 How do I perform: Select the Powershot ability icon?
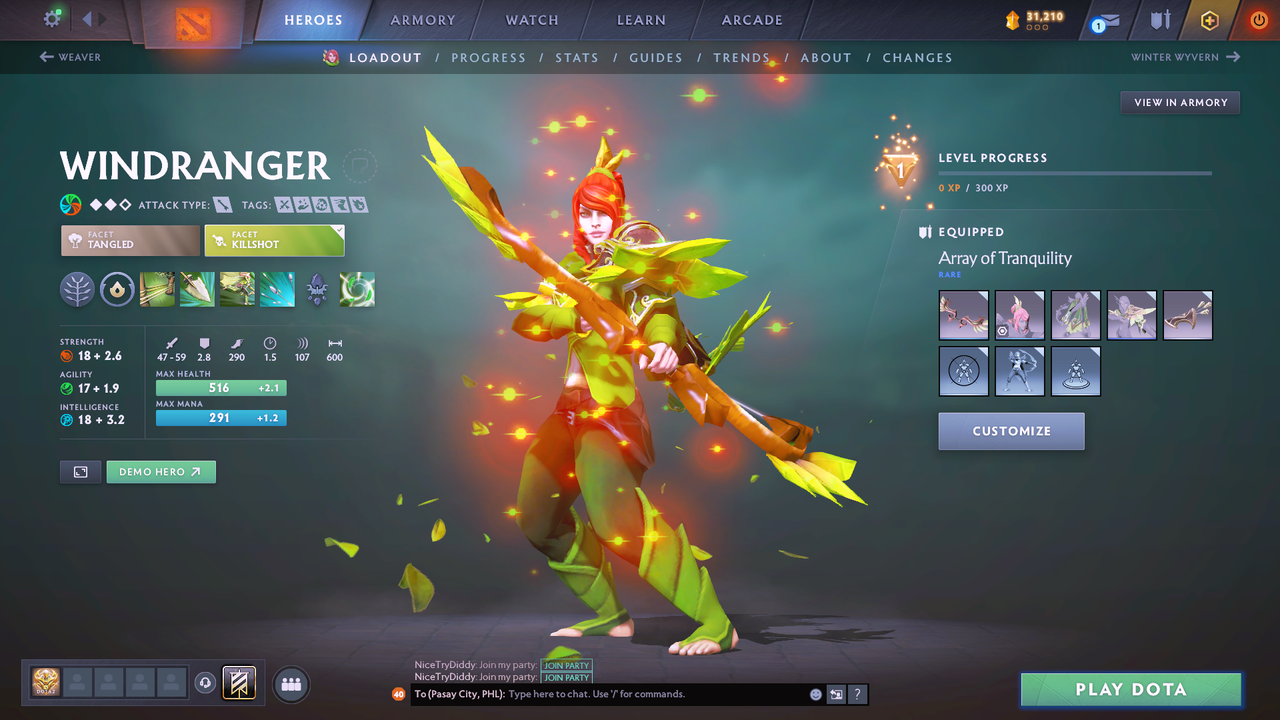[x=197, y=289]
